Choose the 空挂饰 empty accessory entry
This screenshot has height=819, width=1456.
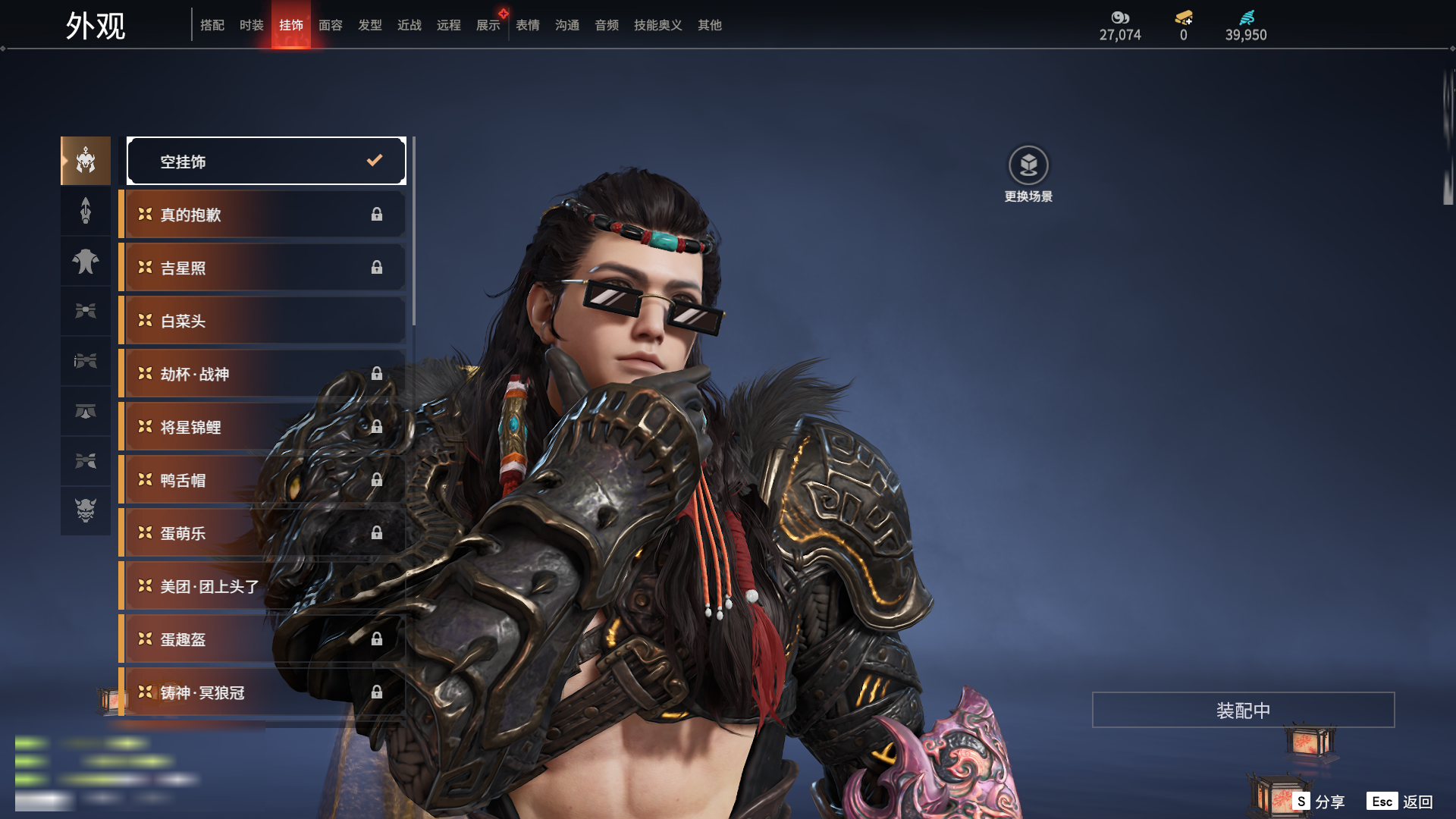pos(266,161)
